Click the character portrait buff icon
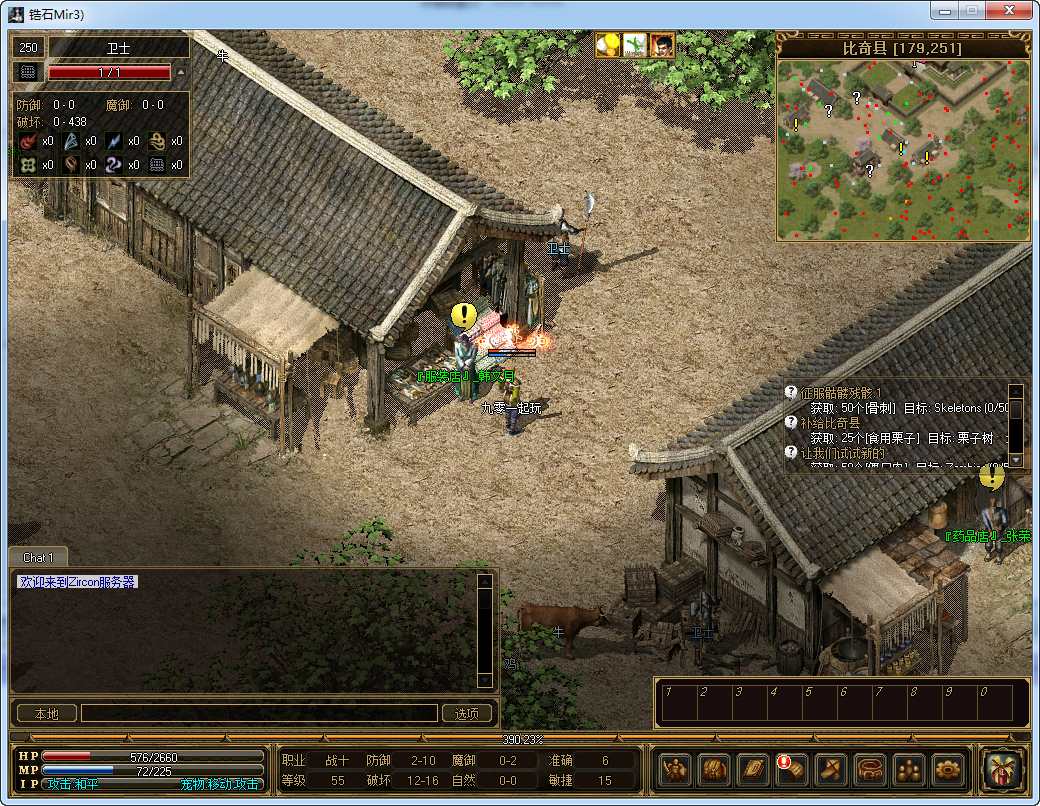Image resolution: width=1040 pixels, height=806 pixels. point(662,45)
